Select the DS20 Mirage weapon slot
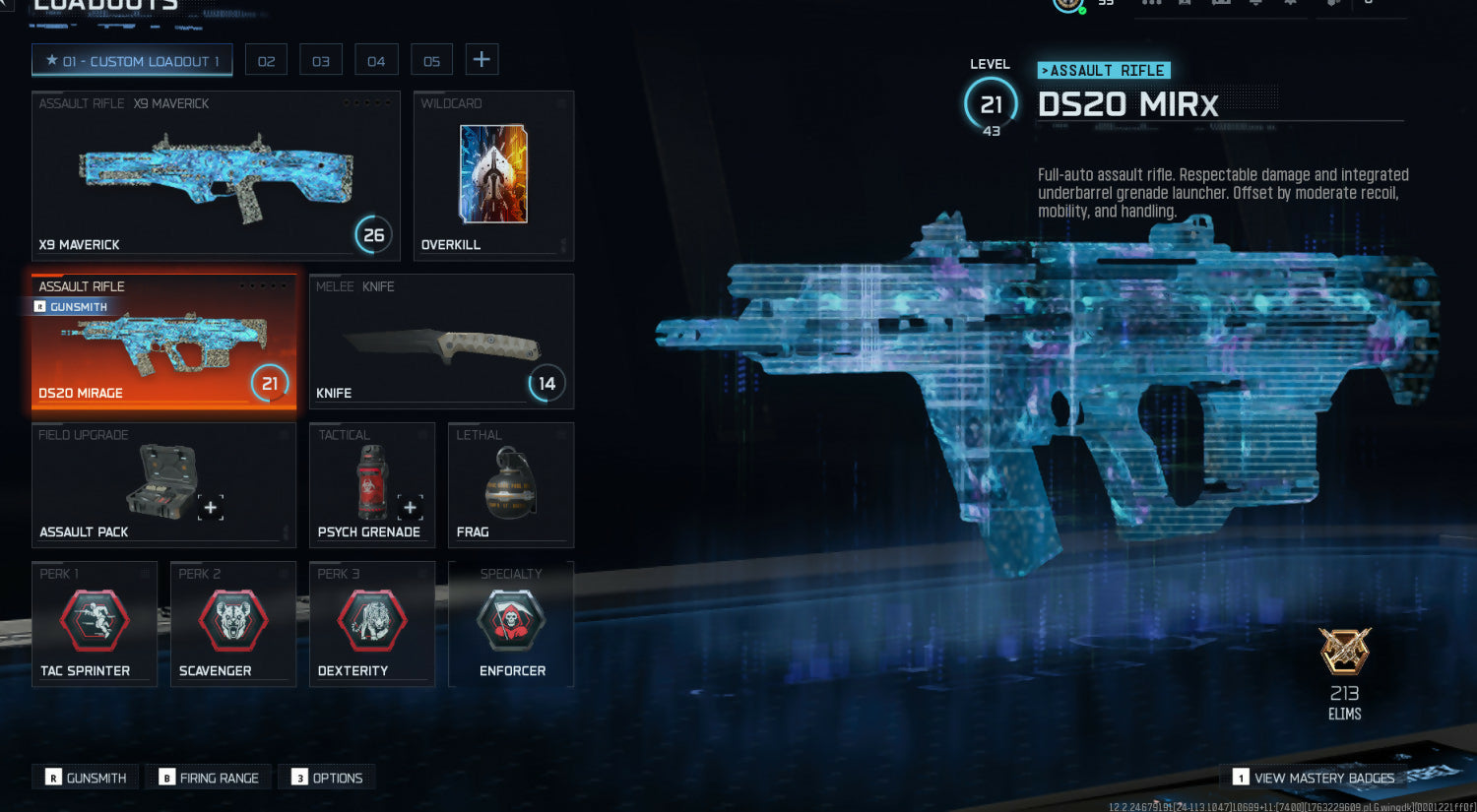1477x812 pixels. coord(163,342)
